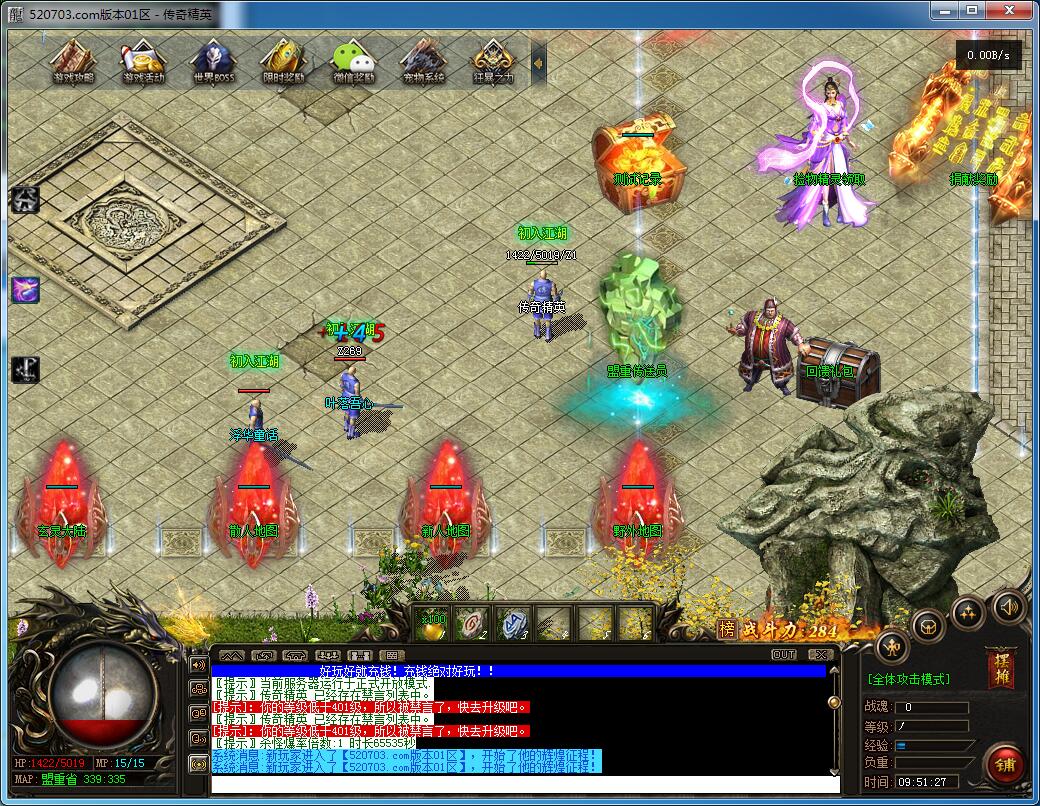Open the 游戏攻略 game guide menu
The height and width of the screenshot is (806, 1040).
tap(72, 61)
